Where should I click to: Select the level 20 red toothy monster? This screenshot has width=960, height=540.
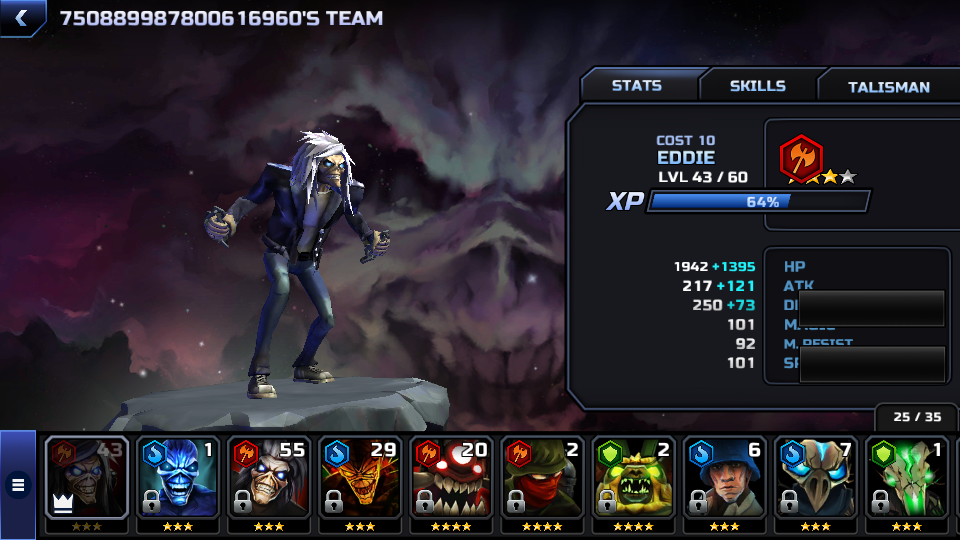point(450,478)
